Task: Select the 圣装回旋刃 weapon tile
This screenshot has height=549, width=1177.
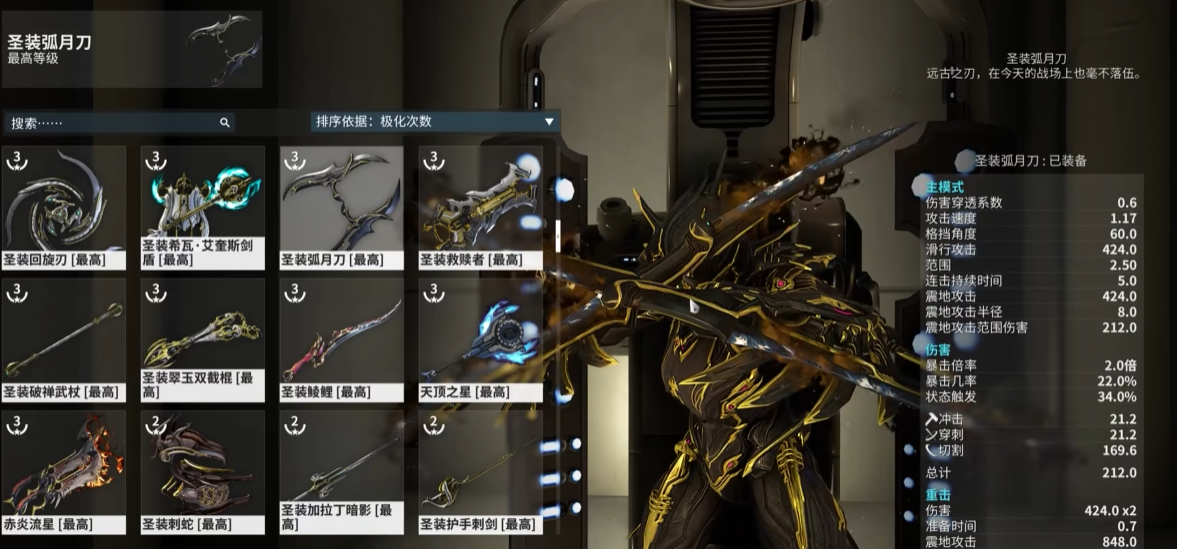Action: pyautogui.click(x=64, y=207)
